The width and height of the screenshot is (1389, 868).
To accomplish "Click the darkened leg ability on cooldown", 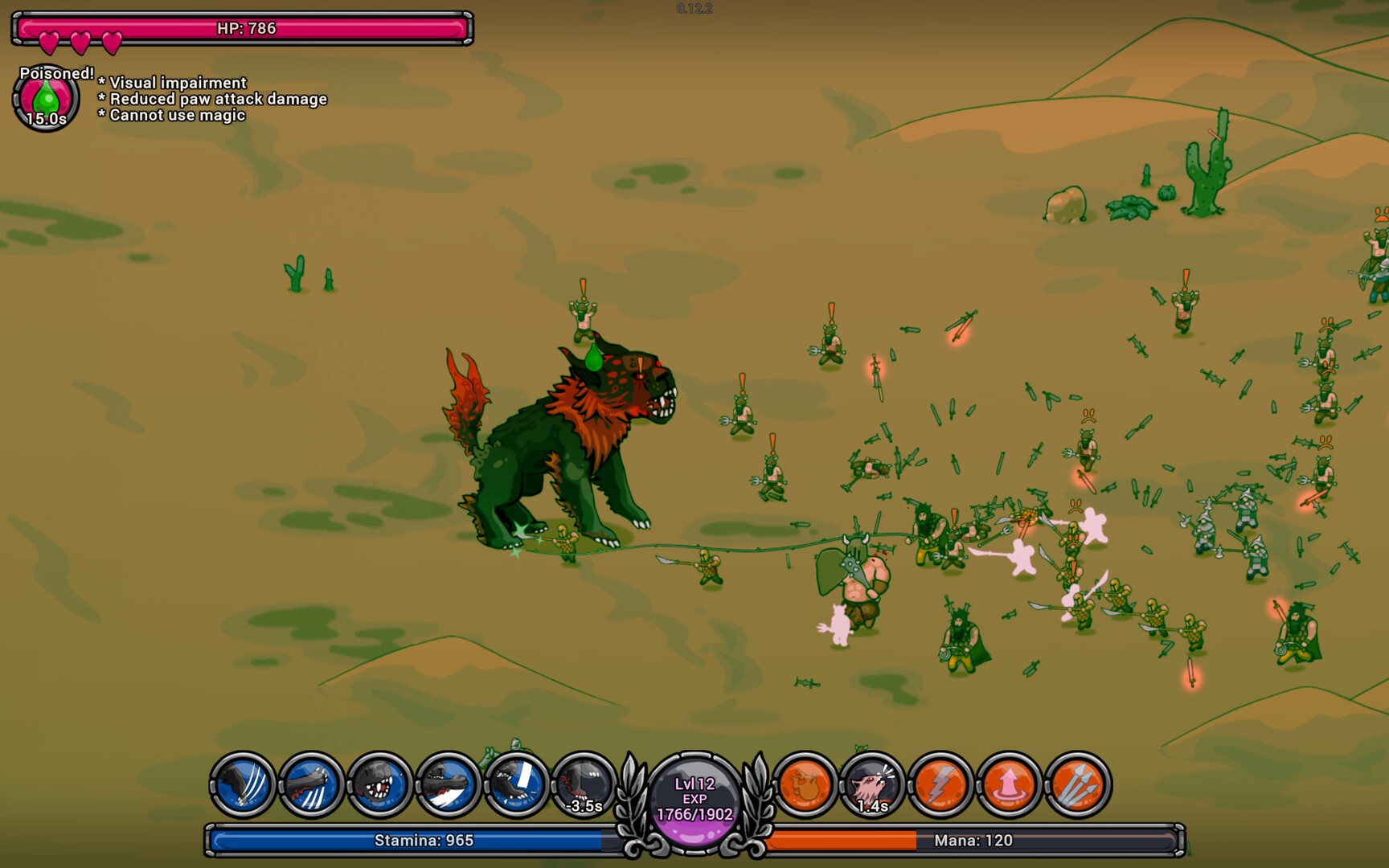I will [x=584, y=784].
